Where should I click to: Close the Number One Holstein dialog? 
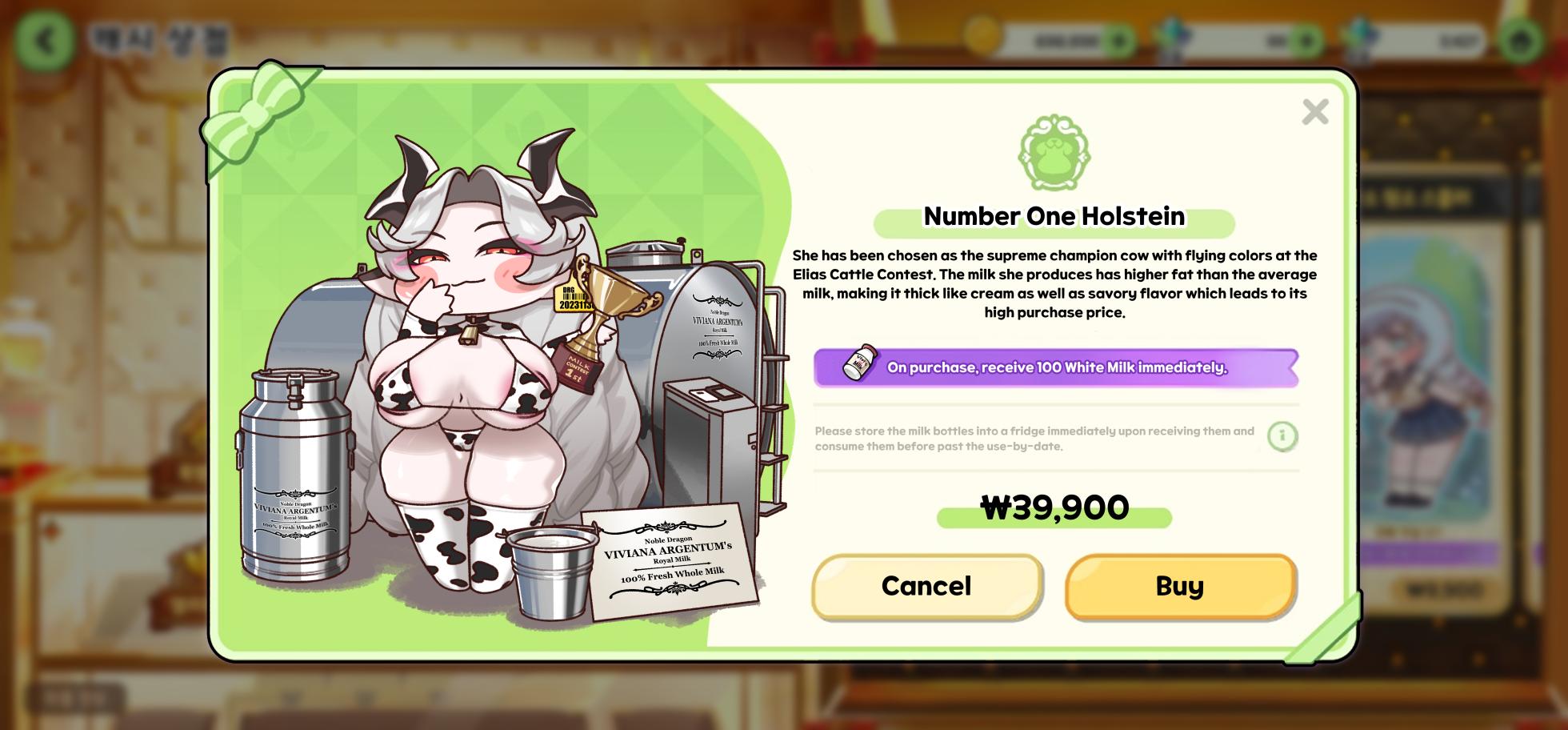(x=1314, y=112)
